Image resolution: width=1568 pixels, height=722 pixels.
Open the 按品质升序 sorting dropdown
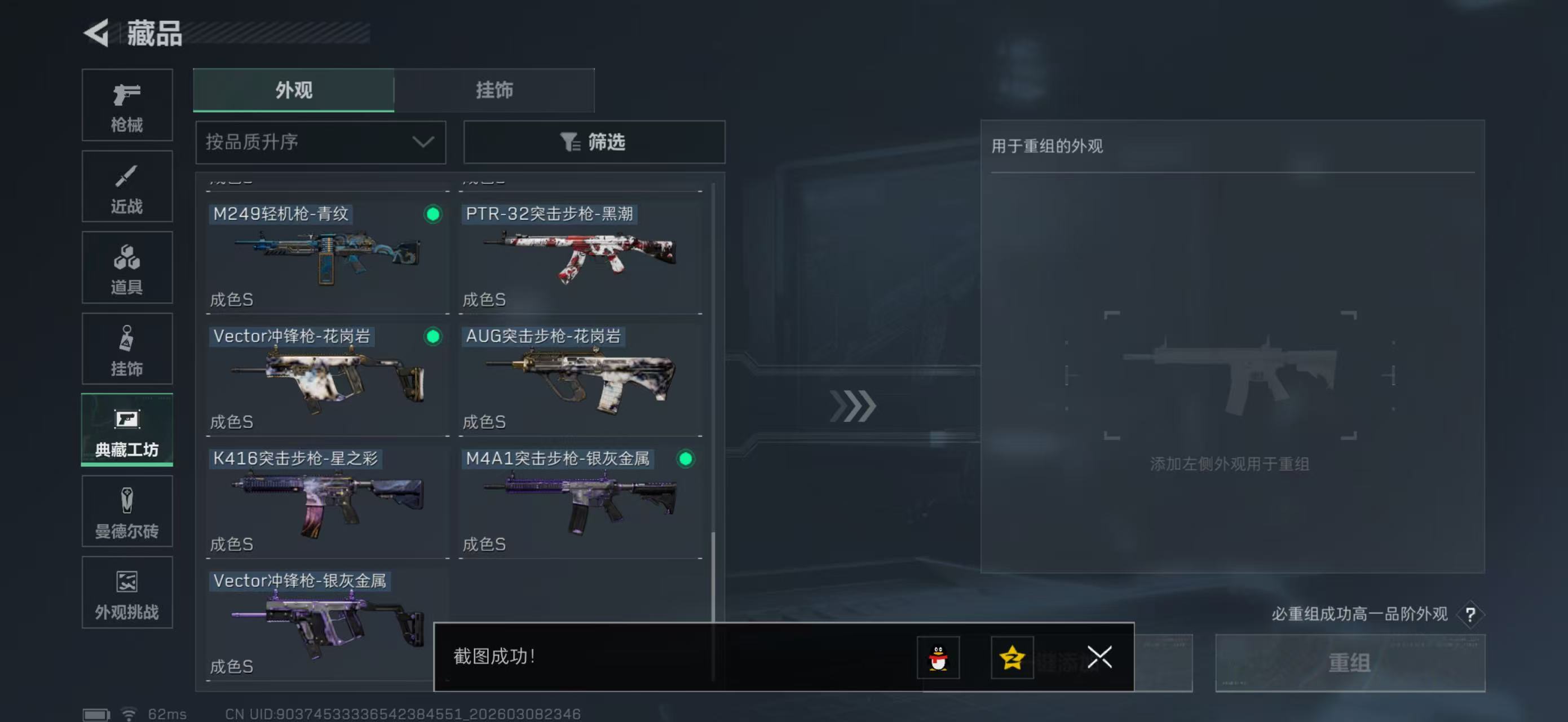pos(320,142)
